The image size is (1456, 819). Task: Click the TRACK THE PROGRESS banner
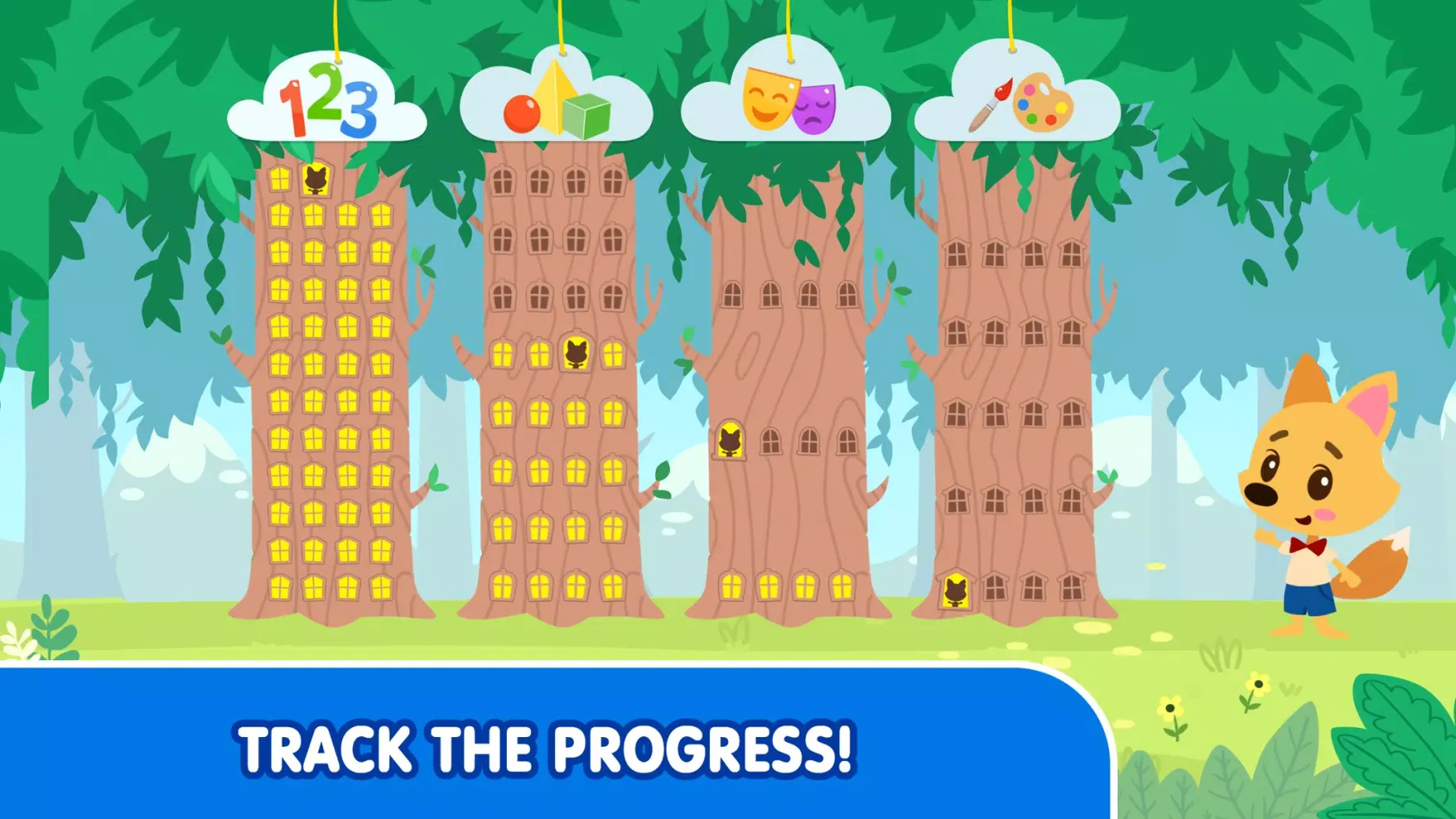click(x=547, y=746)
